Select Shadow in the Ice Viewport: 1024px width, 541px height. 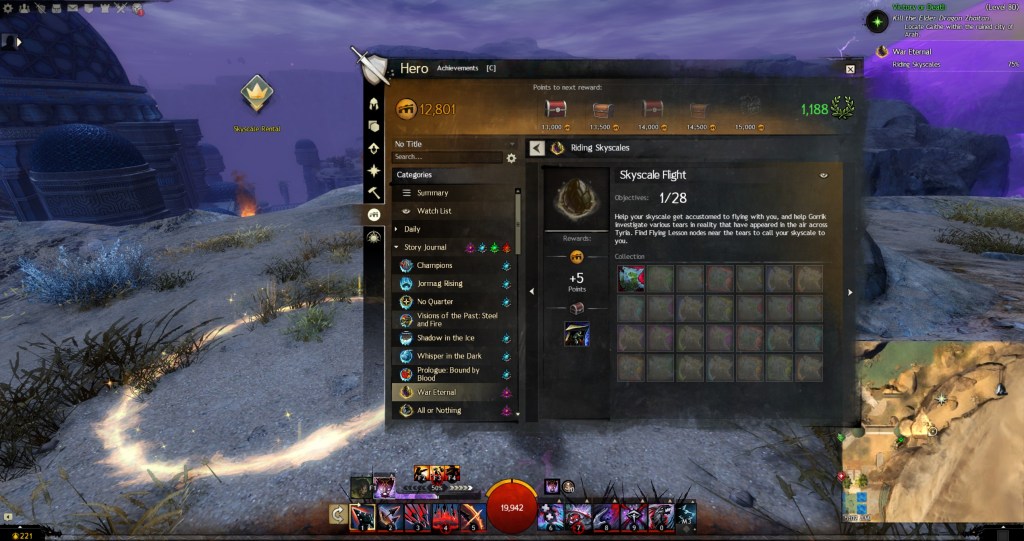(x=444, y=338)
